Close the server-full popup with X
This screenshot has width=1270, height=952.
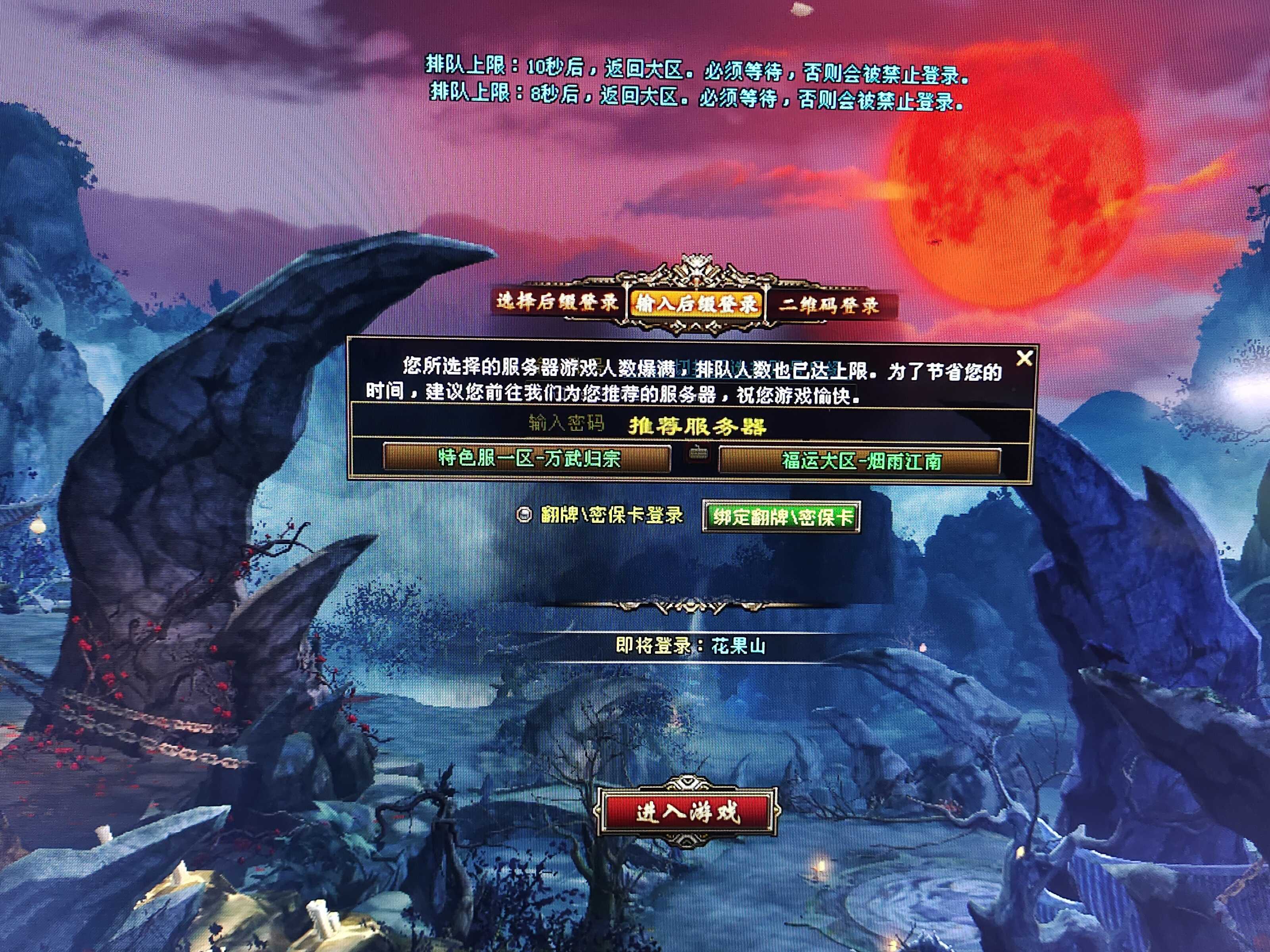(1024, 358)
